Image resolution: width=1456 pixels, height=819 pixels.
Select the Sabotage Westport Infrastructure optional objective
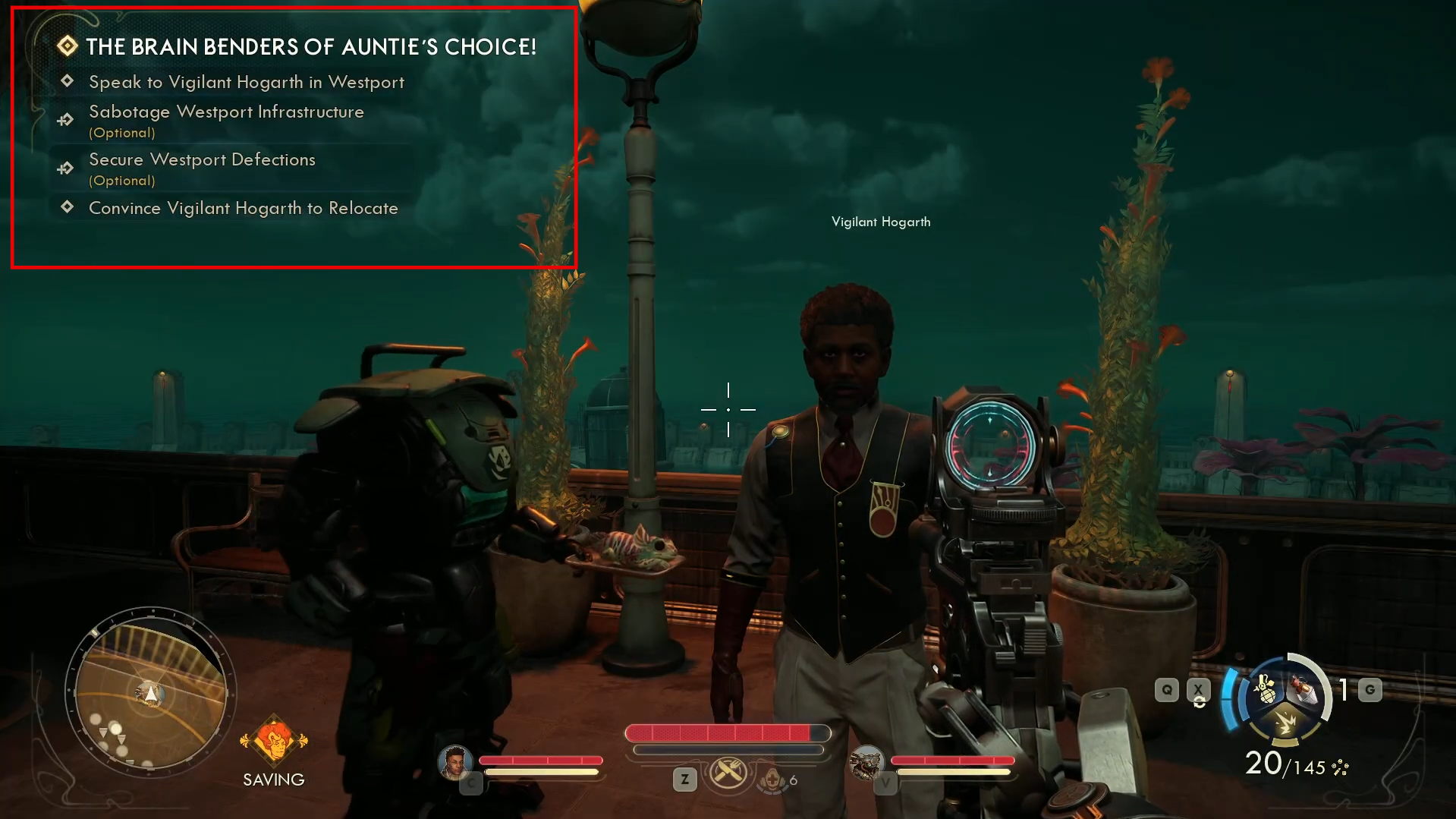pyautogui.click(x=226, y=112)
